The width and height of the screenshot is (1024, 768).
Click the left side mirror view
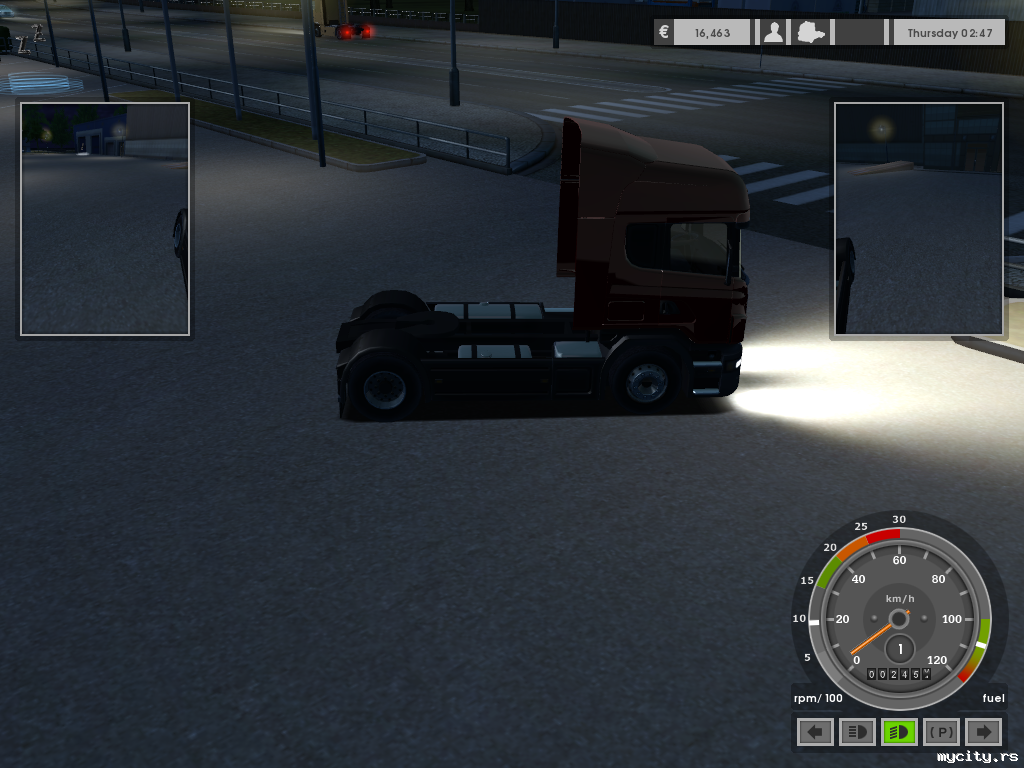click(x=105, y=219)
